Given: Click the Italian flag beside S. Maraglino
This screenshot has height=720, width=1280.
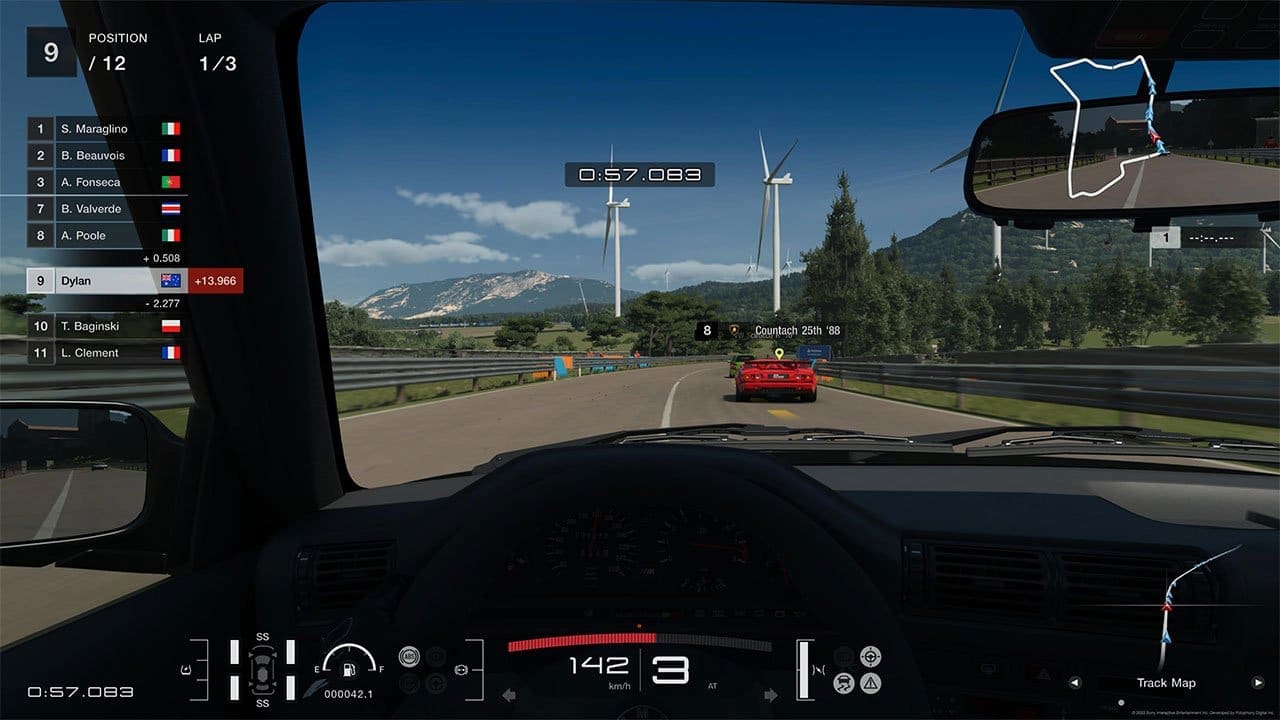Looking at the screenshot, I should point(169,129).
